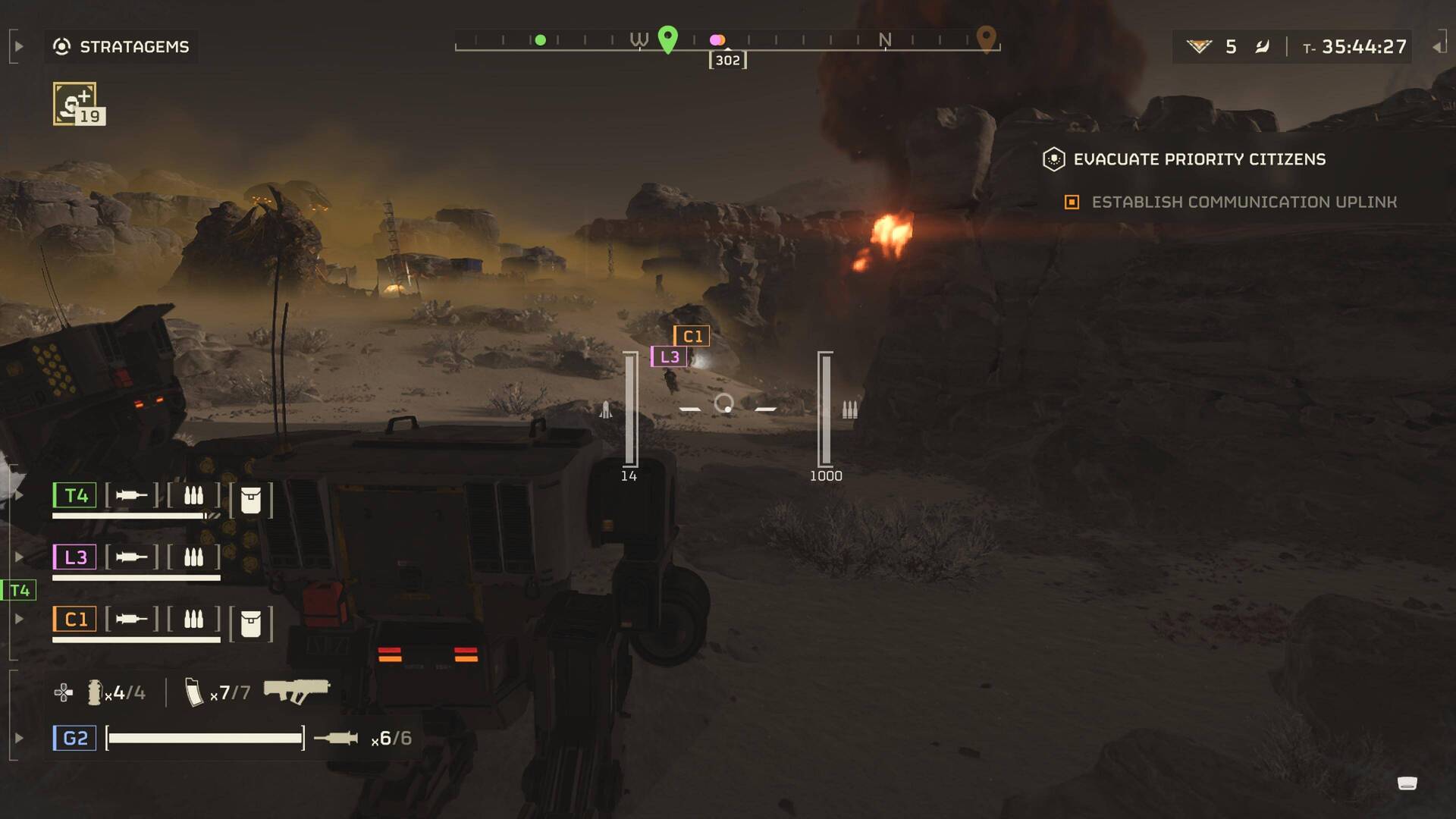Screen dimensions: 1456x819
Task: Expand the arrow left of Stratagems
Action: (x=19, y=47)
